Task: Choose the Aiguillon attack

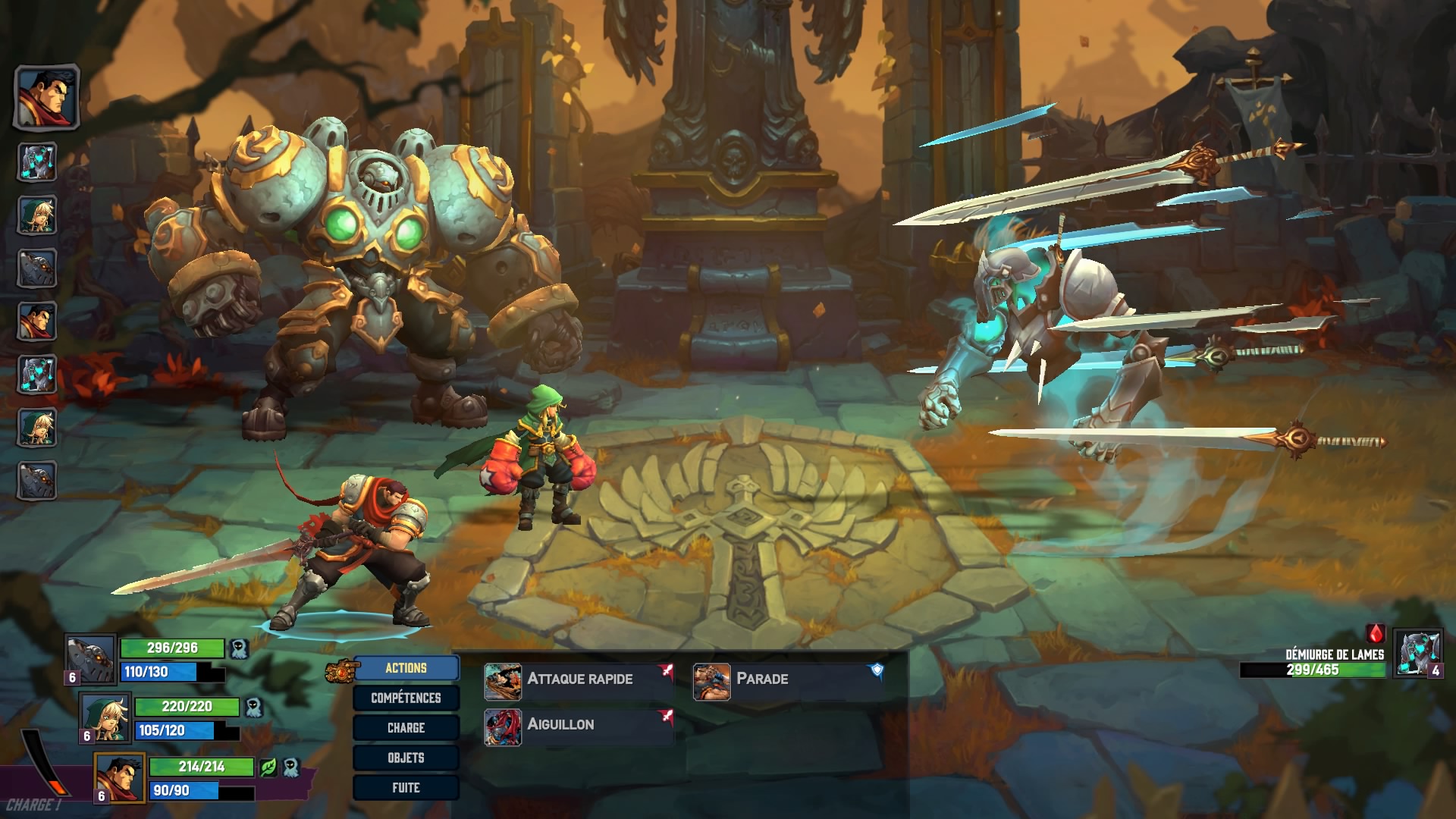Action: coord(578,725)
